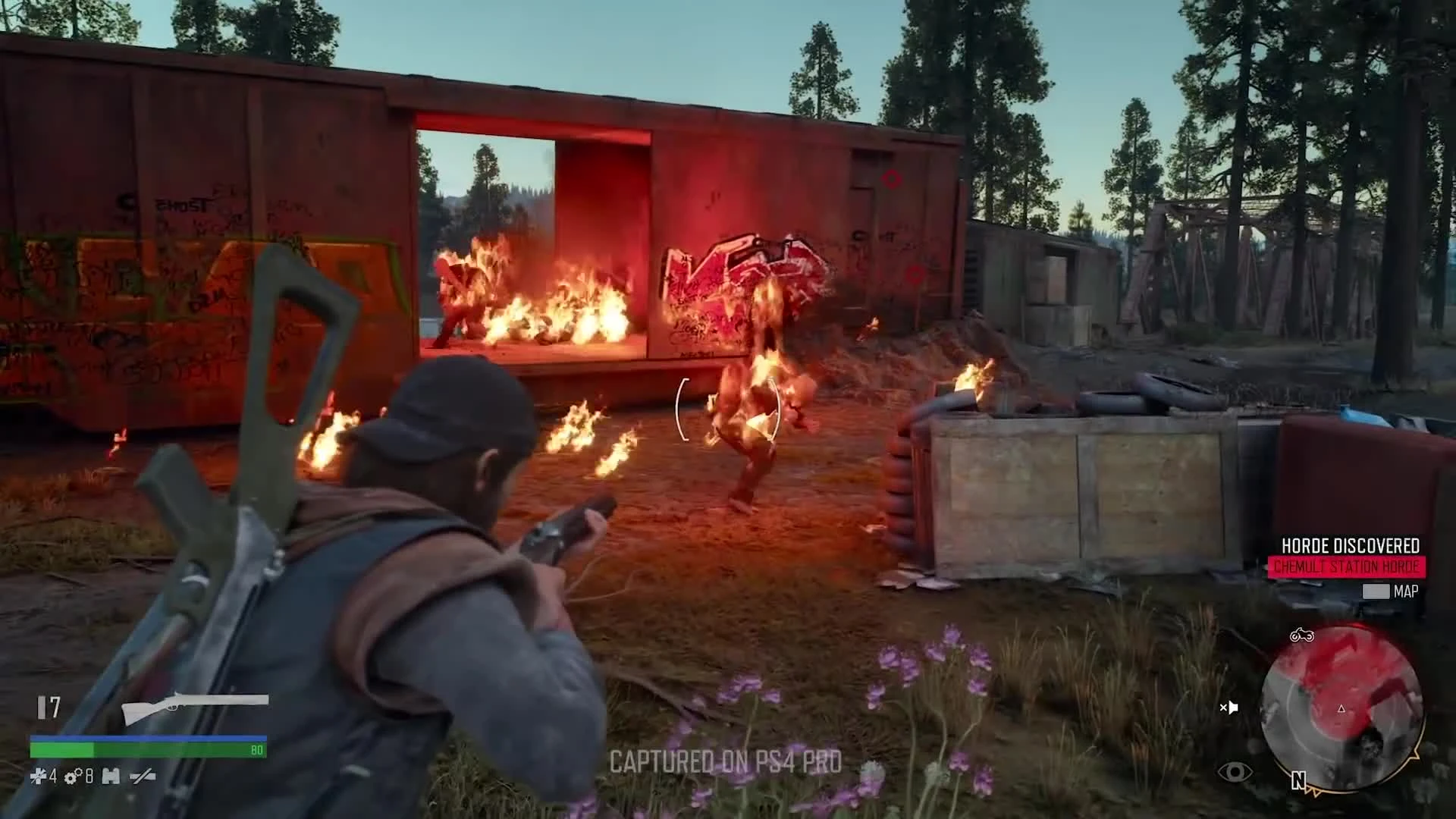Click the north compass marker below the minimap
Image resolution: width=1456 pixels, height=819 pixels.
click(1298, 780)
